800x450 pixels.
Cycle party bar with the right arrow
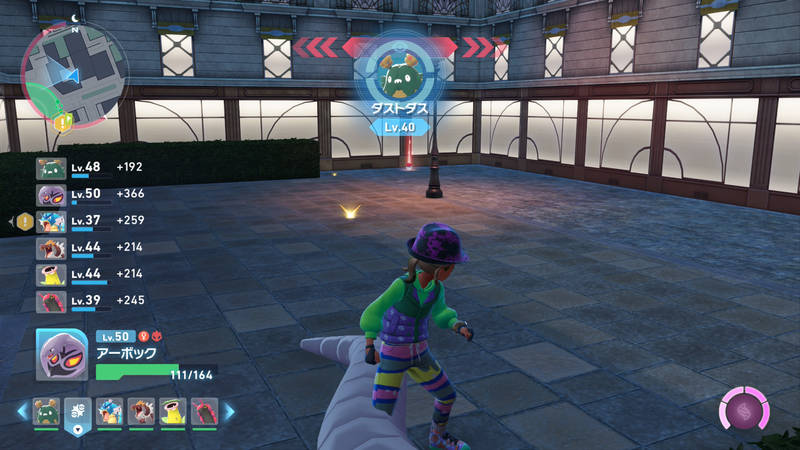click(229, 411)
